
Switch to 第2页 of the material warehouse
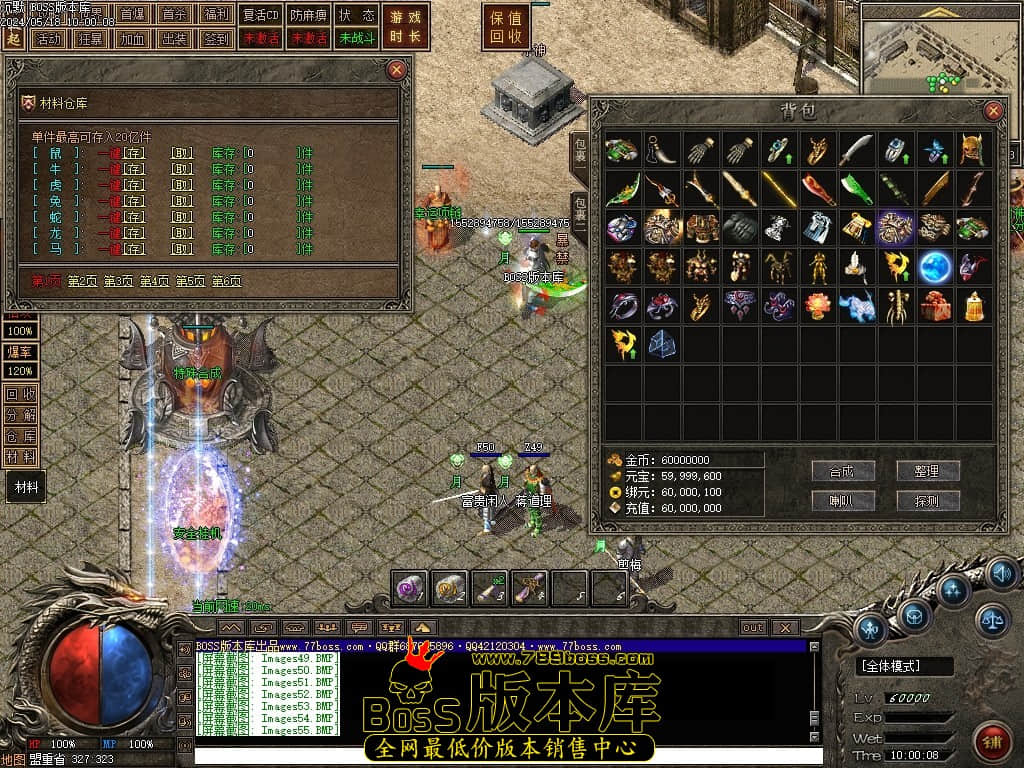point(82,282)
